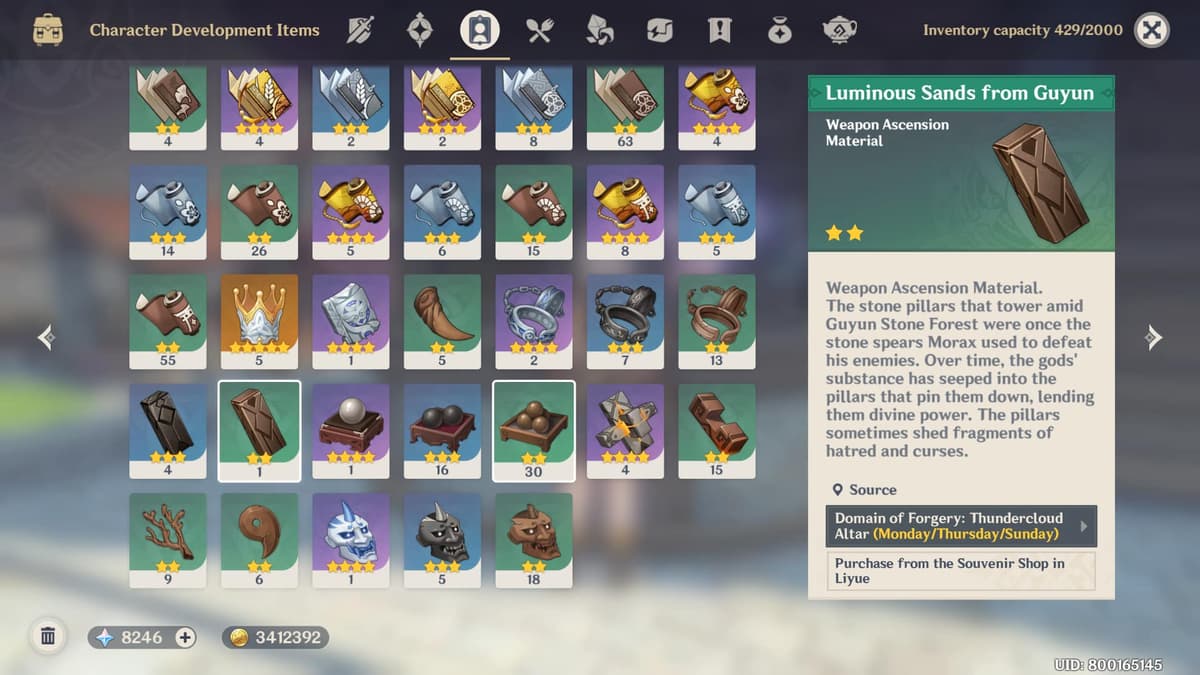Pick the brown curved horn item

(x=442, y=320)
